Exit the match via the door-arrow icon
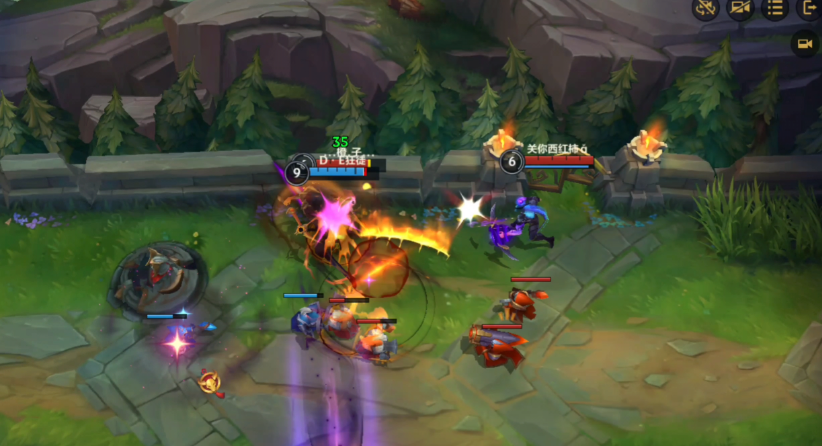Image resolution: width=822 pixels, height=446 pixels. point(807,8)
